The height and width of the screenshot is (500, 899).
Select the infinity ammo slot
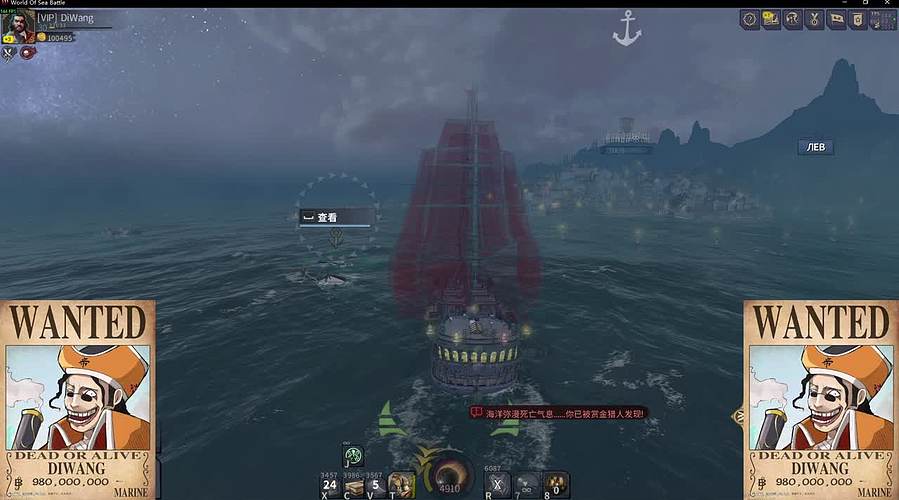coord(528,485)
